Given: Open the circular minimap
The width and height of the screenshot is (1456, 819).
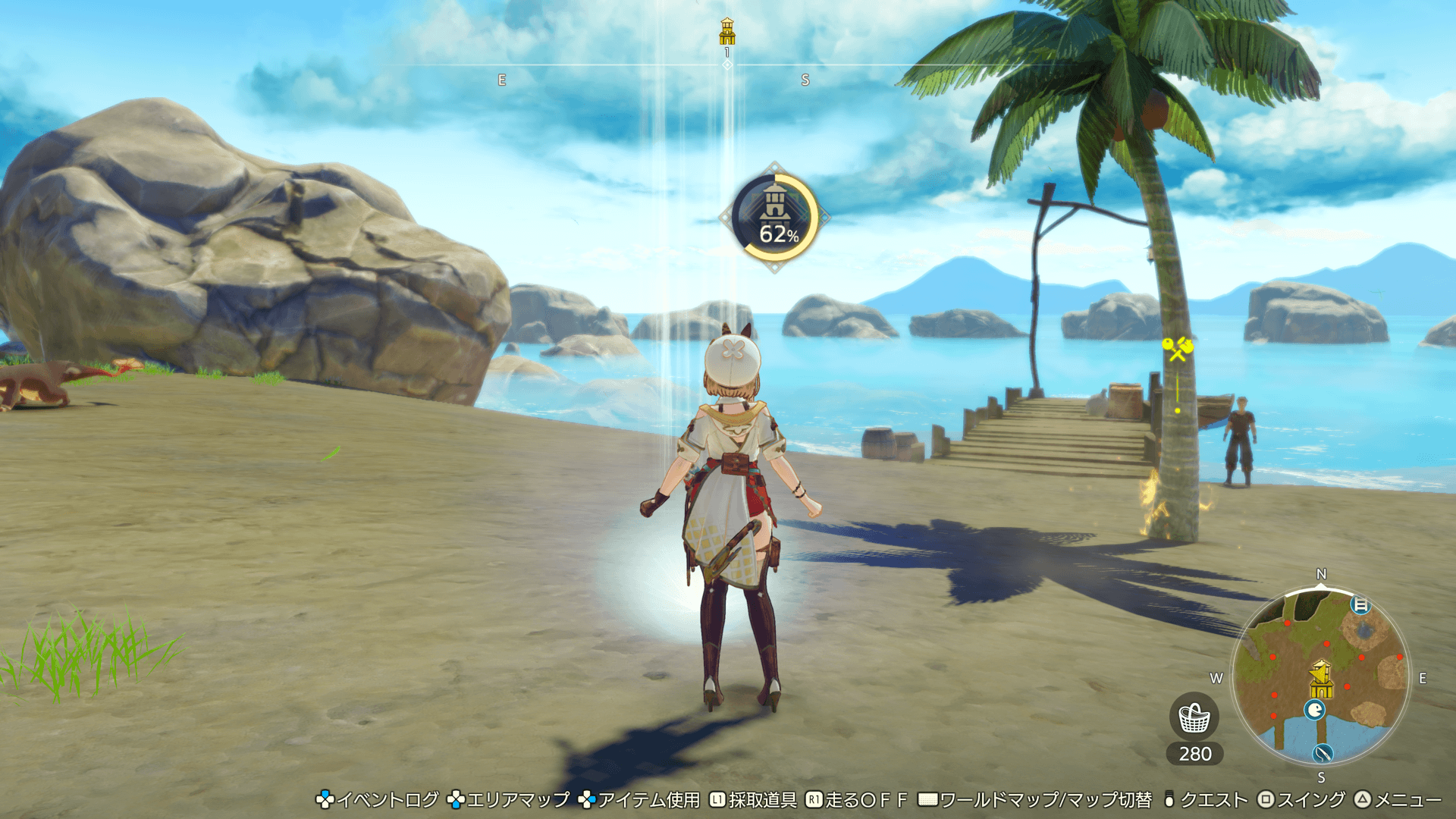Looking at the screenshot, I should pyautogui.click(x=1320, y=676).
